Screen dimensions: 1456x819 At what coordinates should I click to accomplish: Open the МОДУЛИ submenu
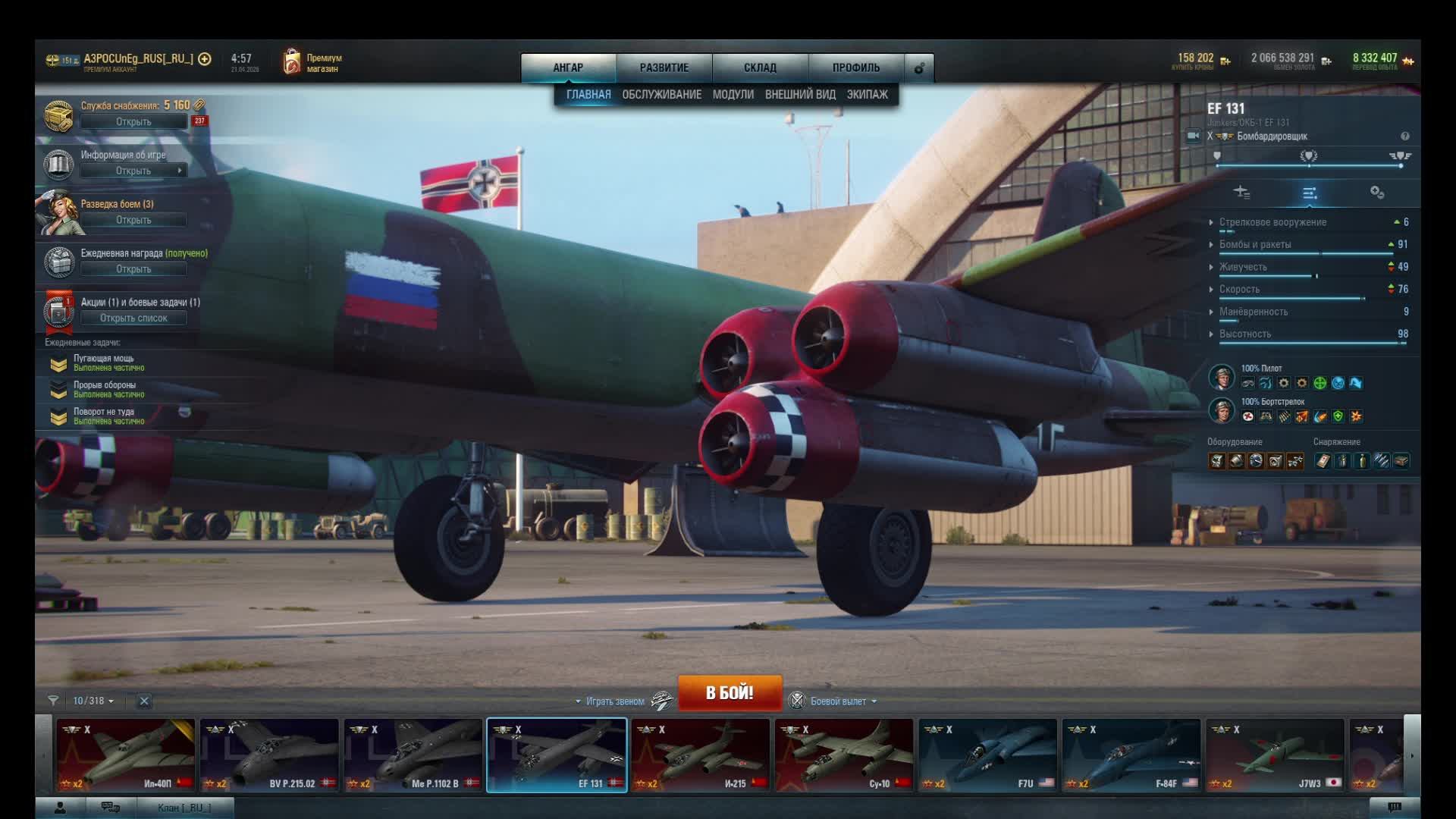[x=733, y=95]
